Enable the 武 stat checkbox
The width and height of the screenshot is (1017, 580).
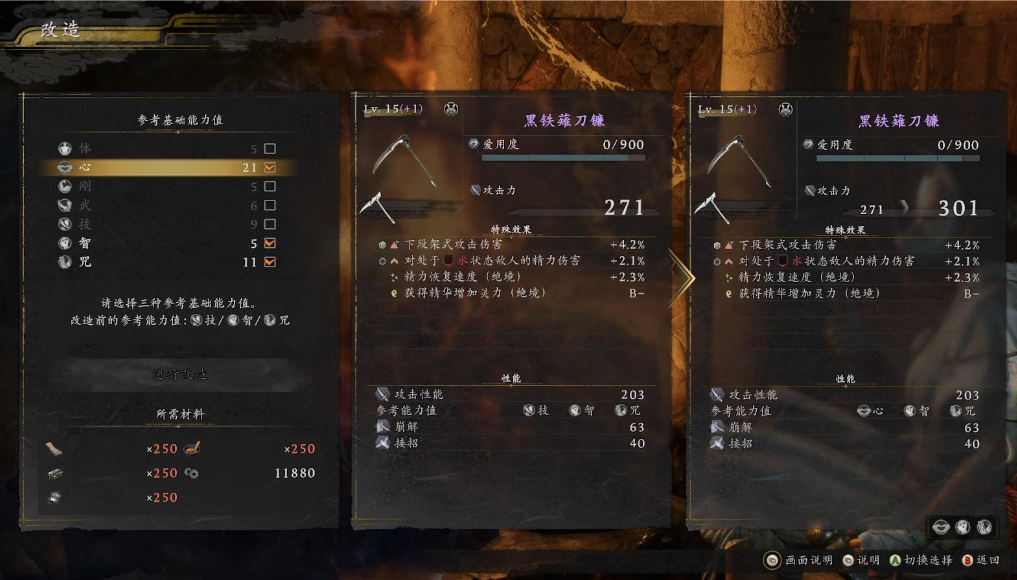(x=269, y=206)
